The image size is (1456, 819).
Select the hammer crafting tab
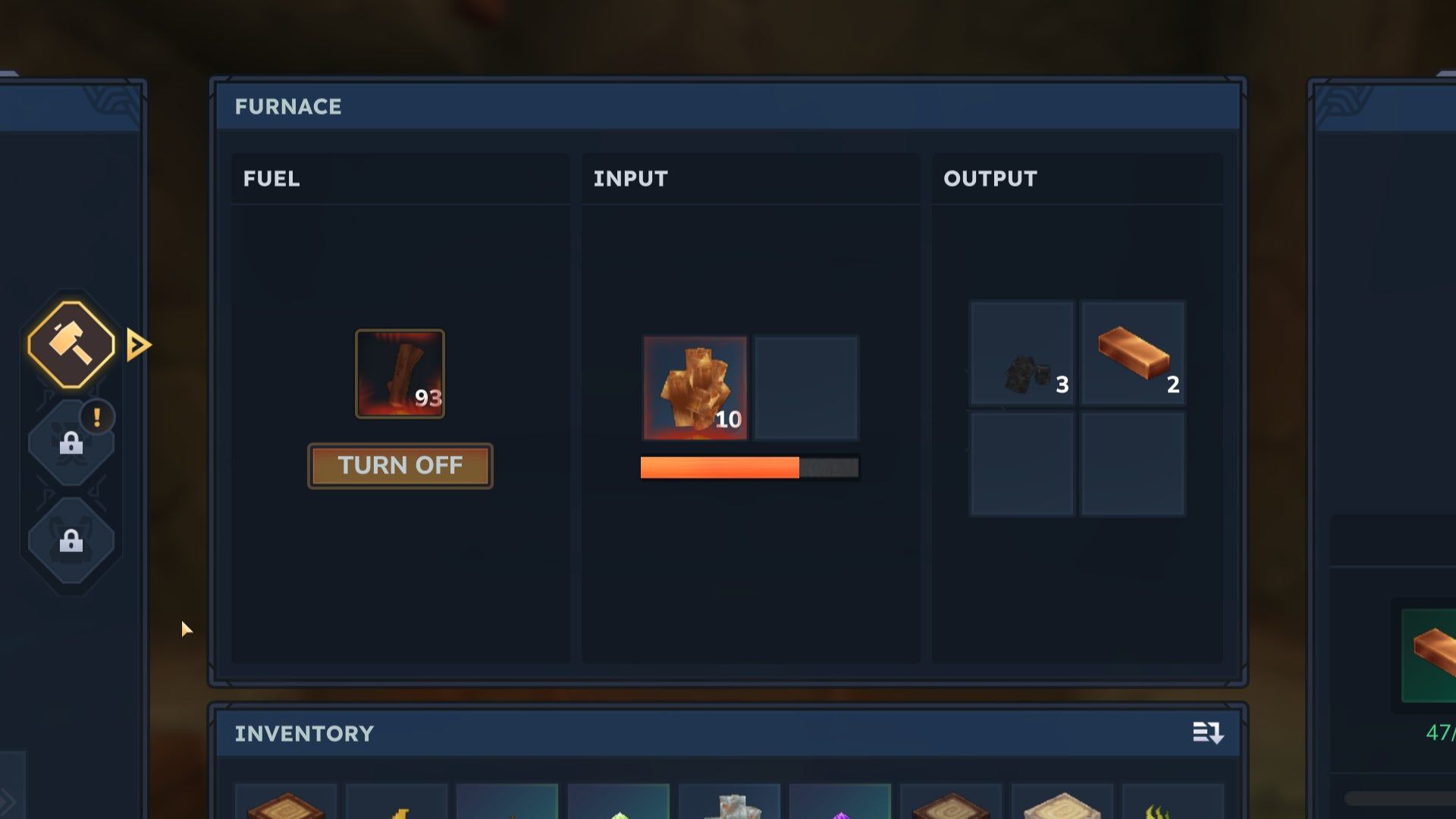coord(71,345)
